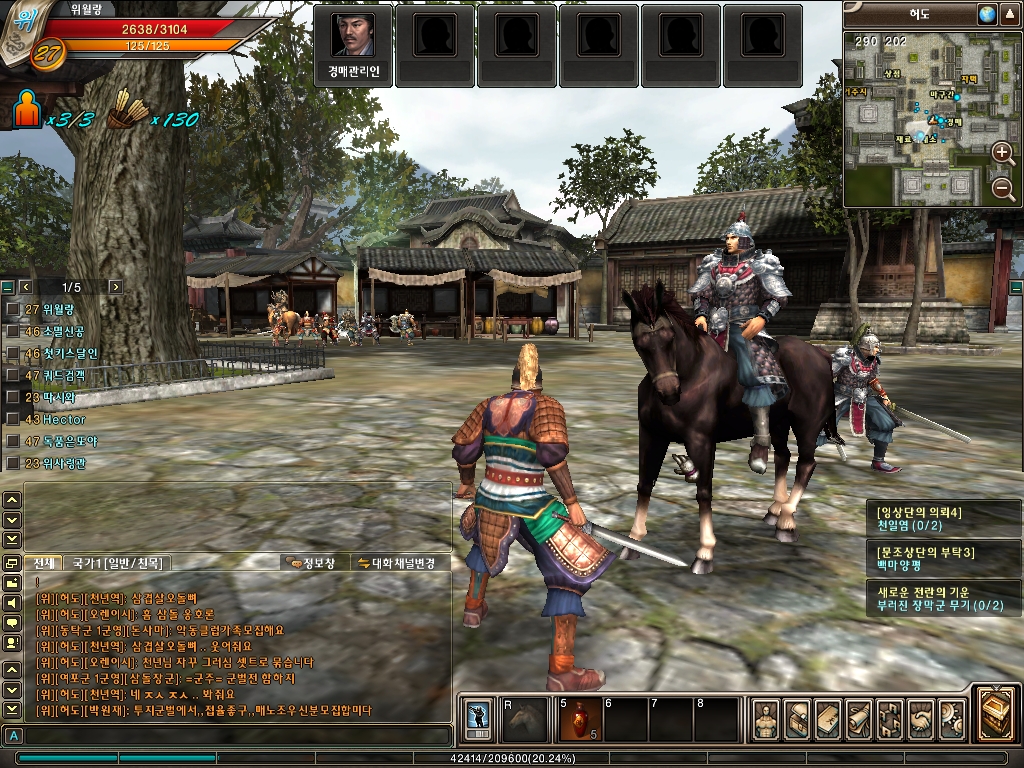The image size is (1024, 768).
Task: Use the red potion in slot 5
Action: (x=579, y=718)
